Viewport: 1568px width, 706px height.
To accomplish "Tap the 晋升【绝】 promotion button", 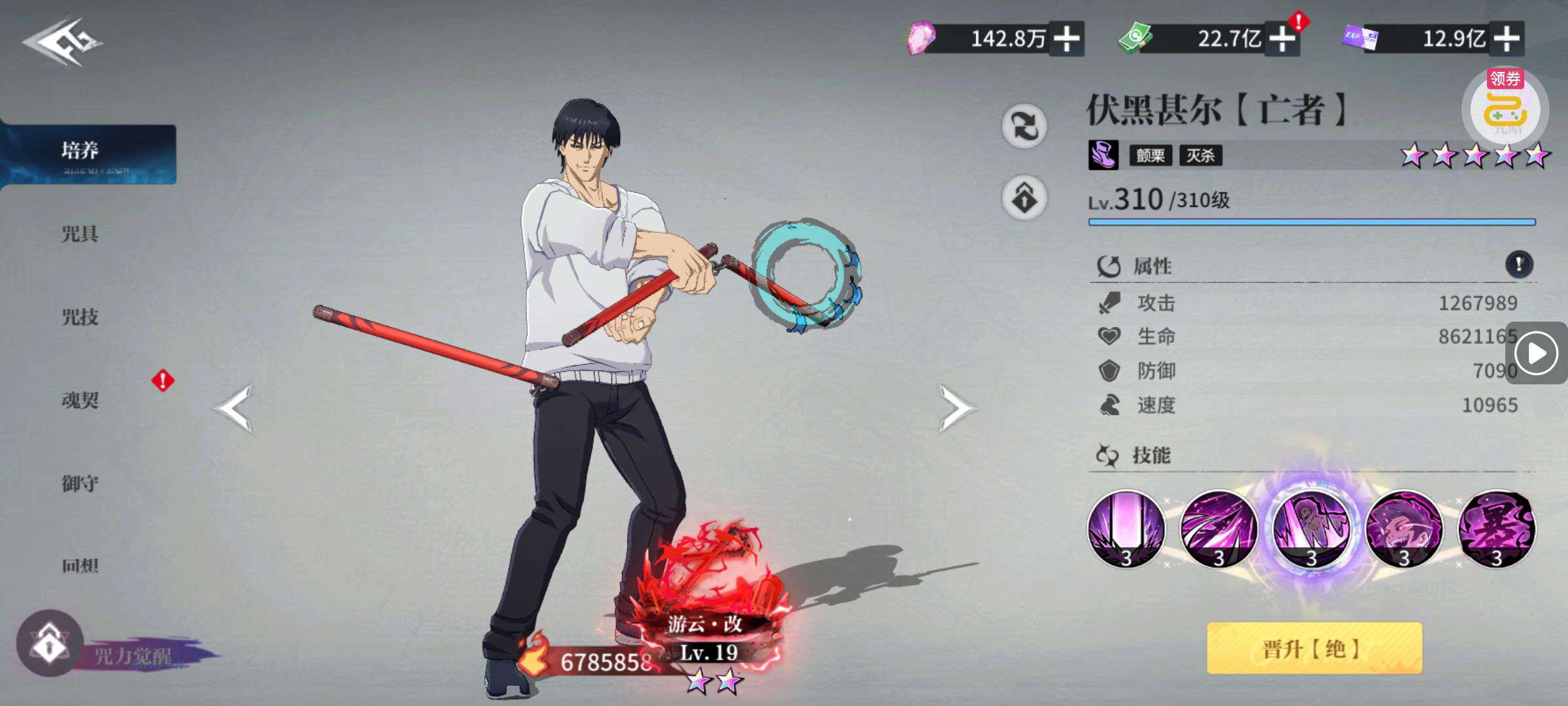I will 1313,648.
